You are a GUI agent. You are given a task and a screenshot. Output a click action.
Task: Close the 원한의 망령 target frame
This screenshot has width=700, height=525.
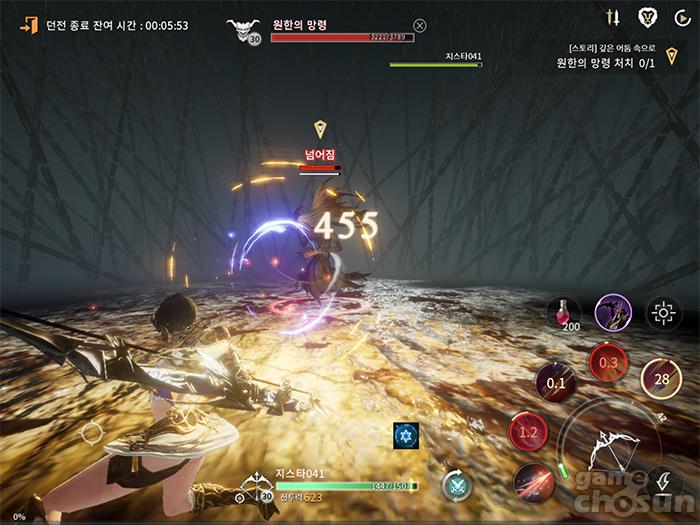[x=419, y=26]
